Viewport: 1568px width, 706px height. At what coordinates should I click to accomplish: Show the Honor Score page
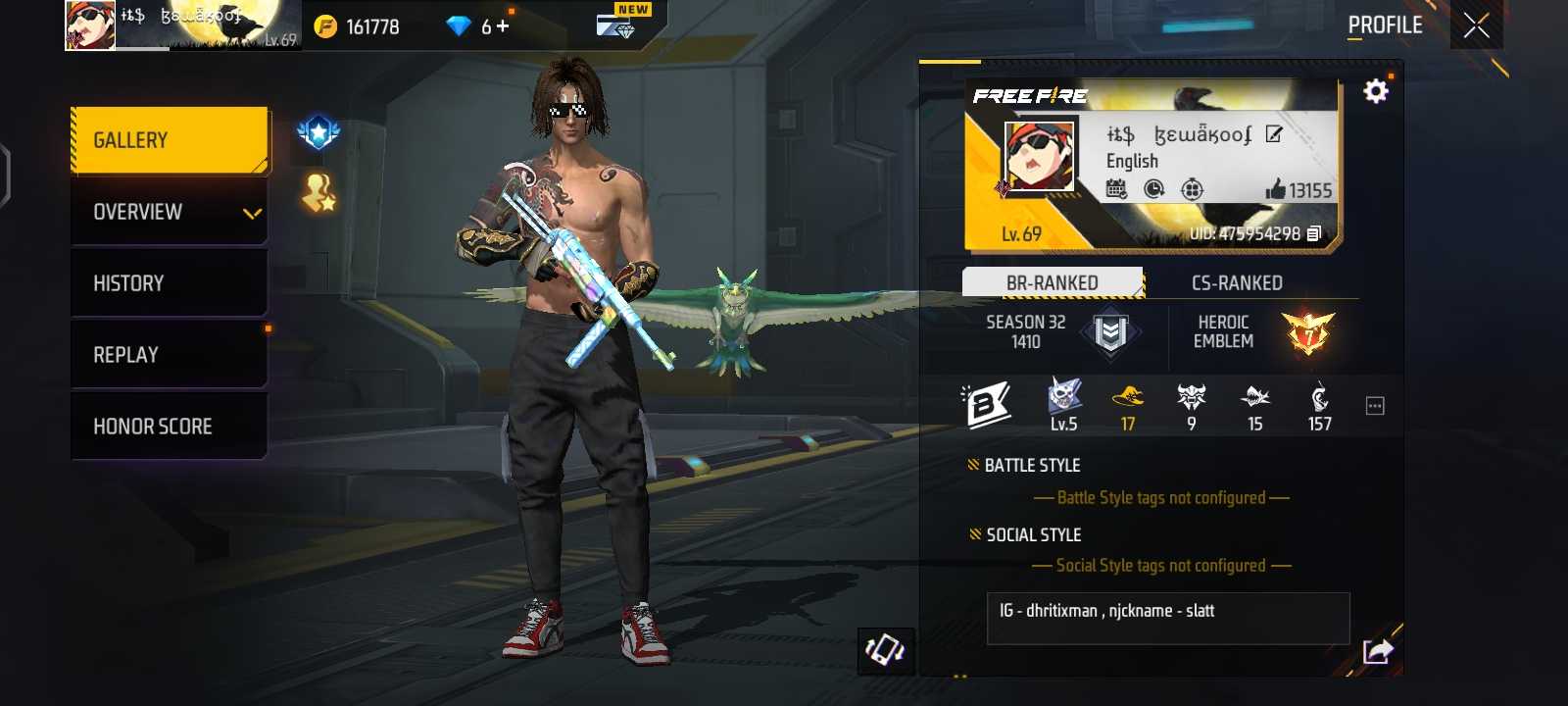pyautogui.click(x=170, y=427)
